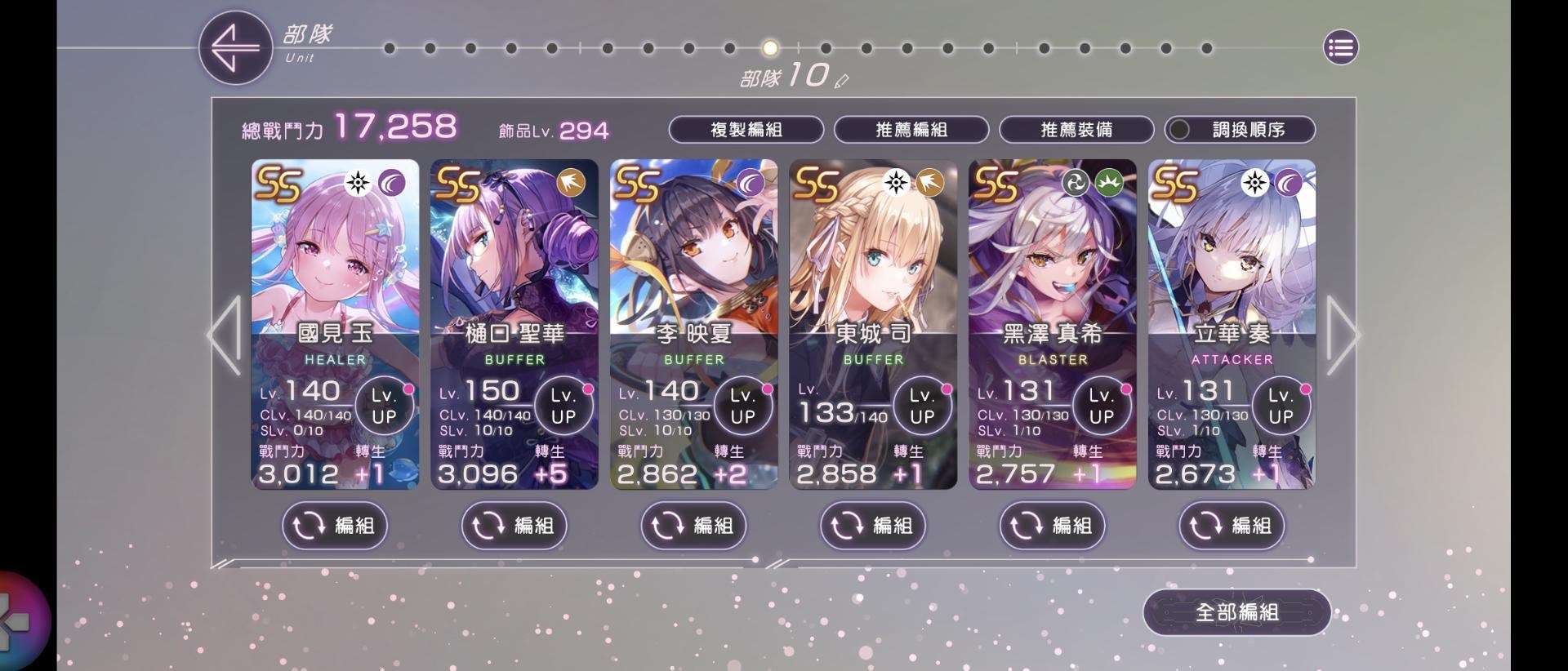Tap the pencil edit icon beside 部隊10

coord(842,81)
